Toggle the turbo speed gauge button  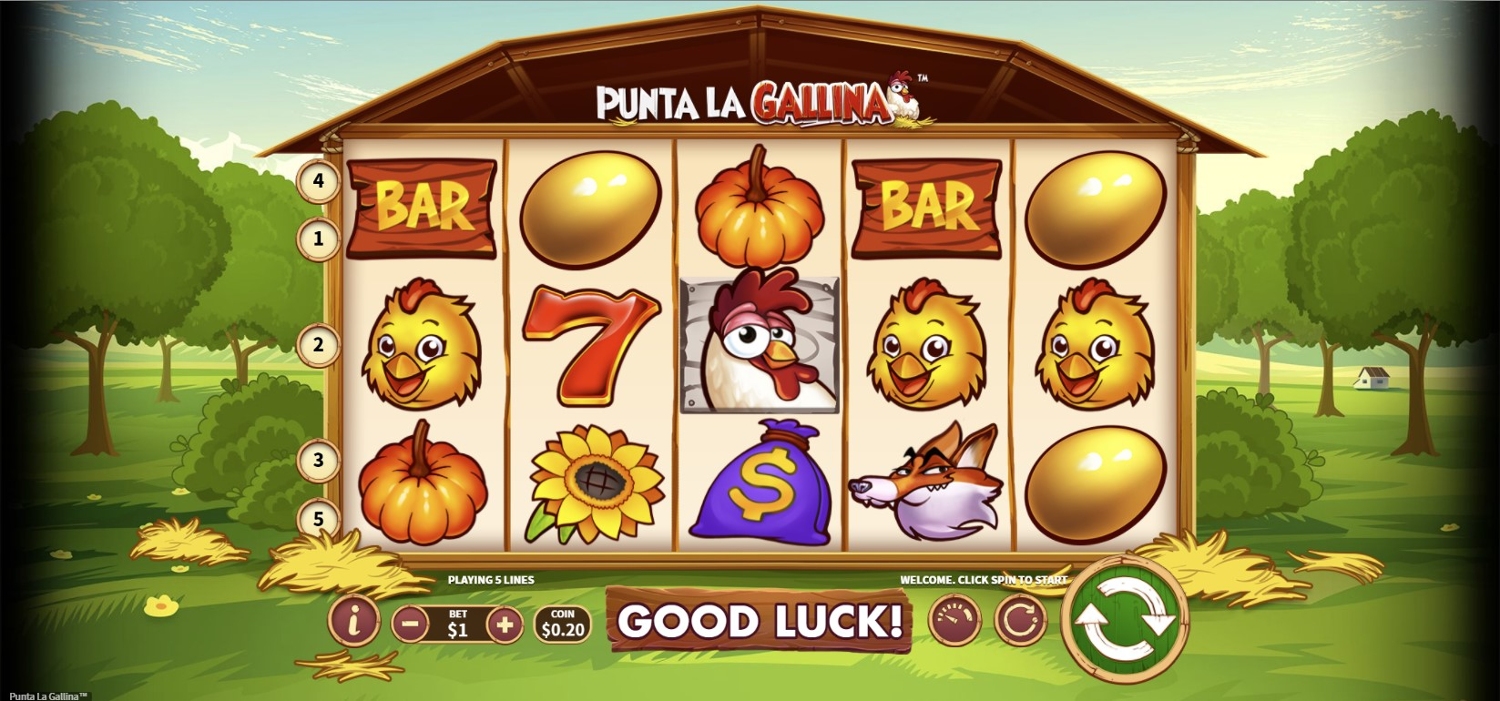coord(955,620)
